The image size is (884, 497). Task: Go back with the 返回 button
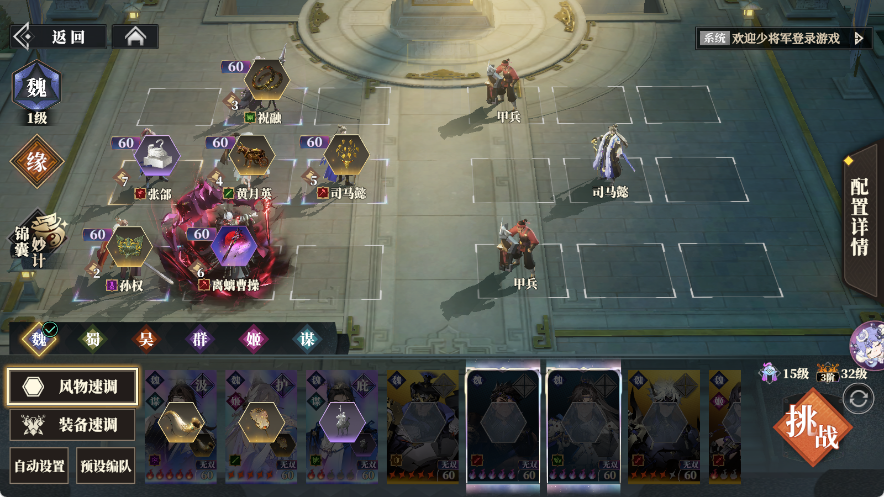click(60, 37)
